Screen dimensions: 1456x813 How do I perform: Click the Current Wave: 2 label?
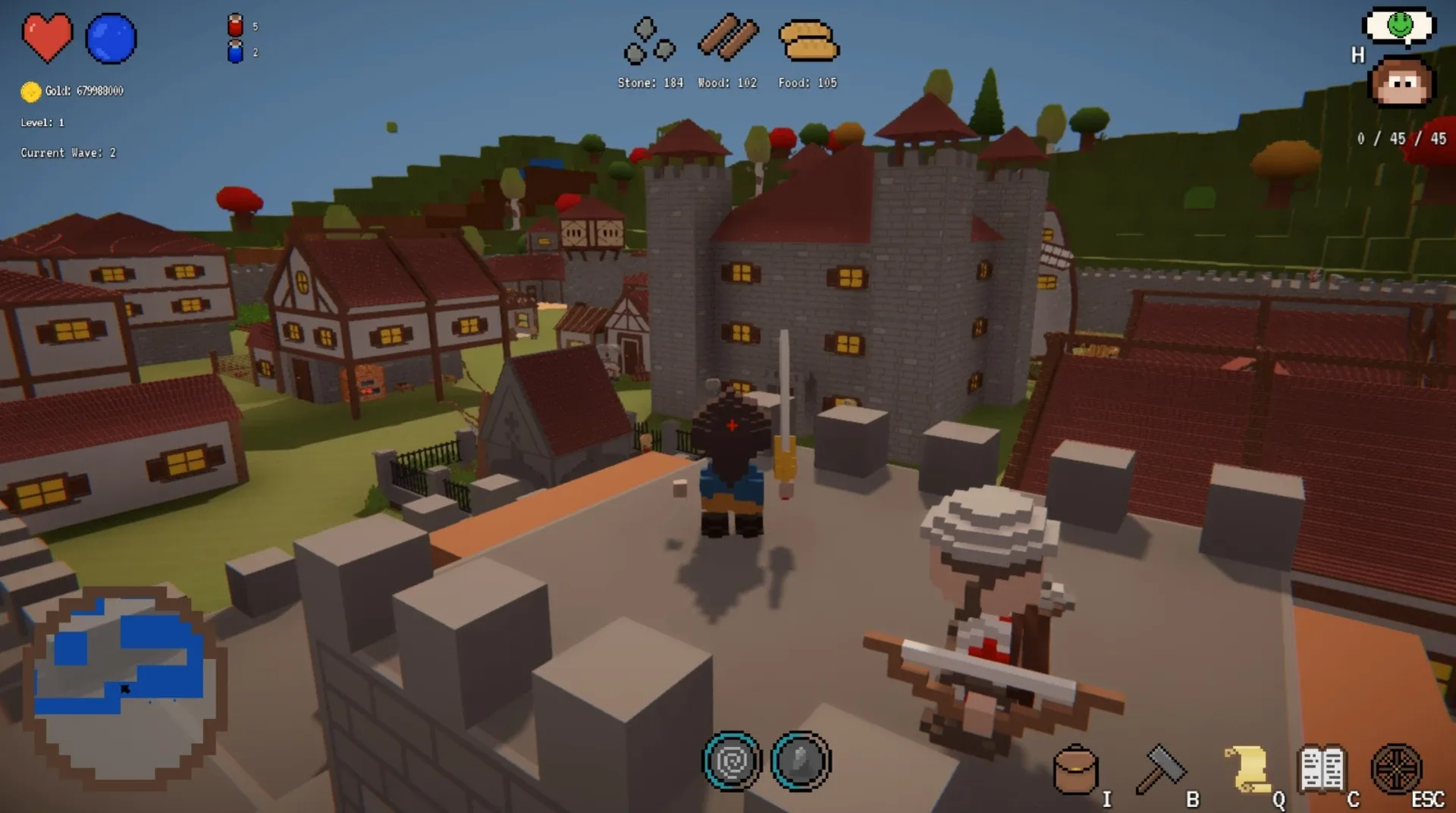coord(70,152)
